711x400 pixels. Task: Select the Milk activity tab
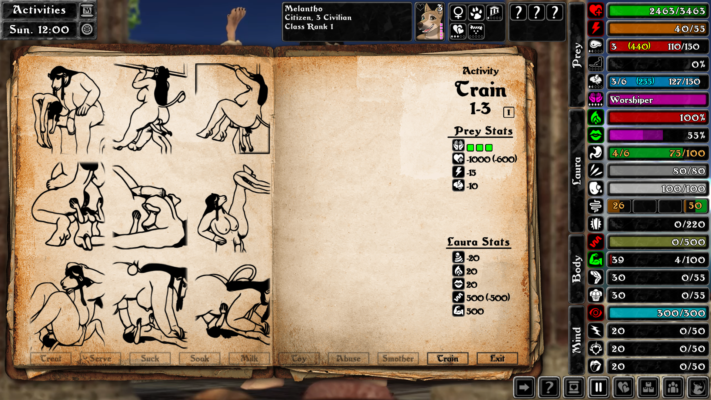pyautogui.click(x=249, y=358)
